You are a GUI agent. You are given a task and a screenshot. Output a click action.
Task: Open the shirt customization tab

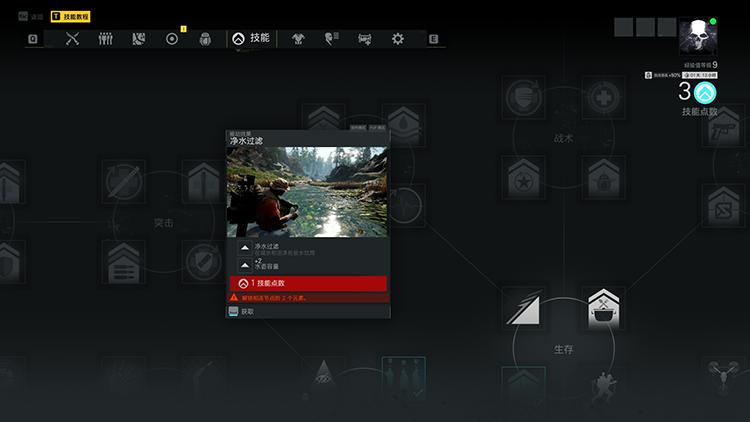point(298,39)
